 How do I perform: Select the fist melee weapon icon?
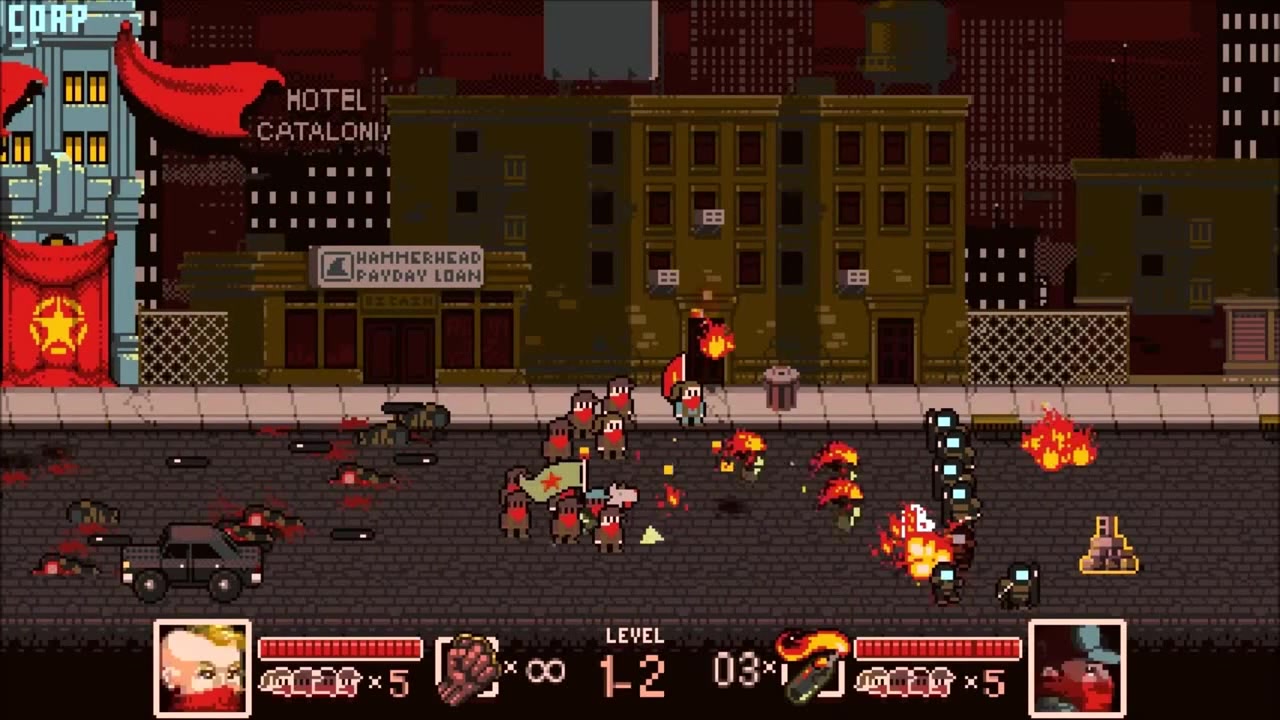point(468,667)
